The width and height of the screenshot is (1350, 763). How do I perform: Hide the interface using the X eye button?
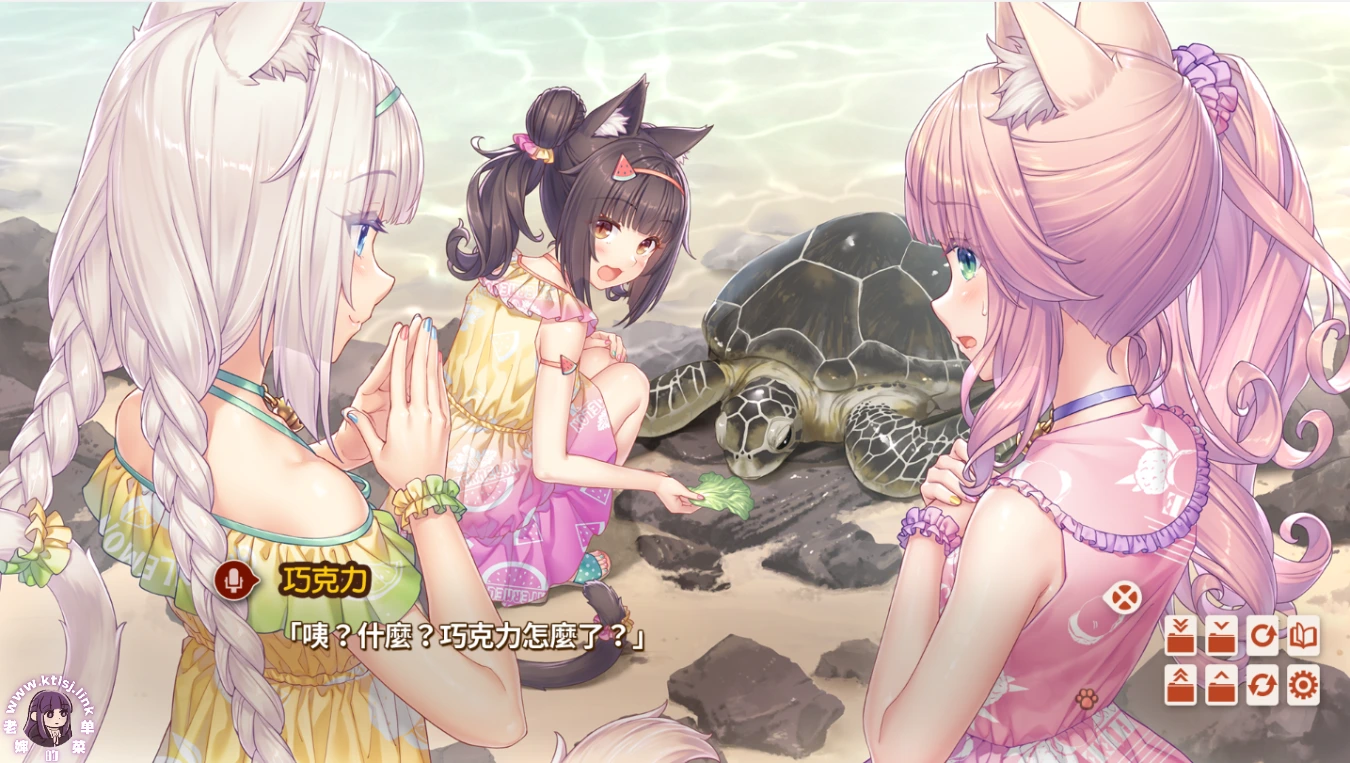[1124, 597]
